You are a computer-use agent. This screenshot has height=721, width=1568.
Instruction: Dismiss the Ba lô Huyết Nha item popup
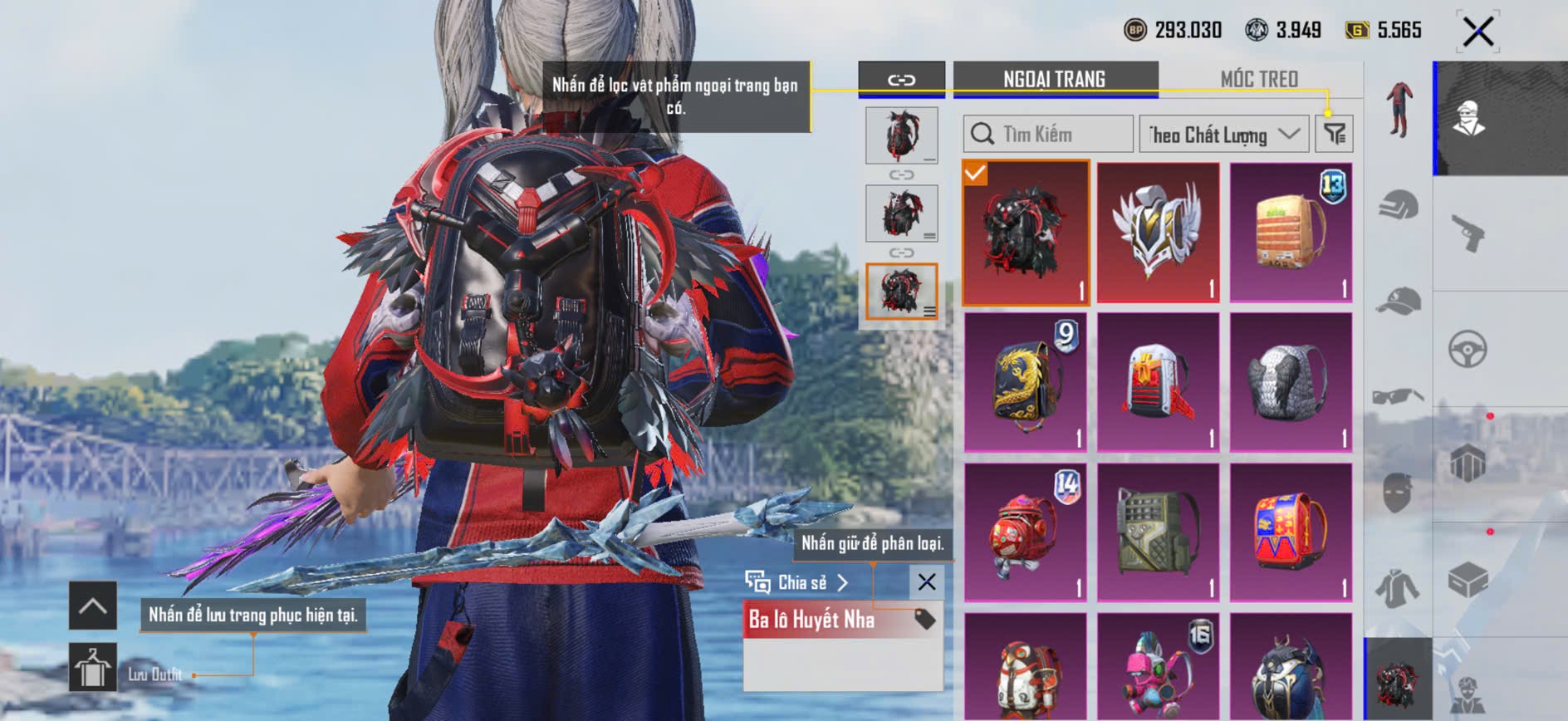tap(927, 581)
